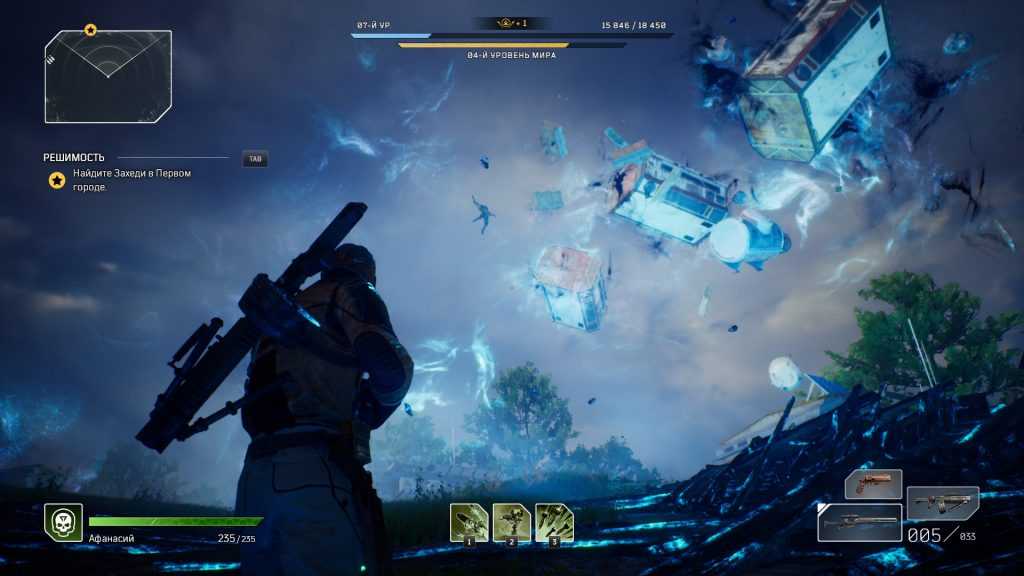Select the gold star marker on minimap

[x=90, y=30]
